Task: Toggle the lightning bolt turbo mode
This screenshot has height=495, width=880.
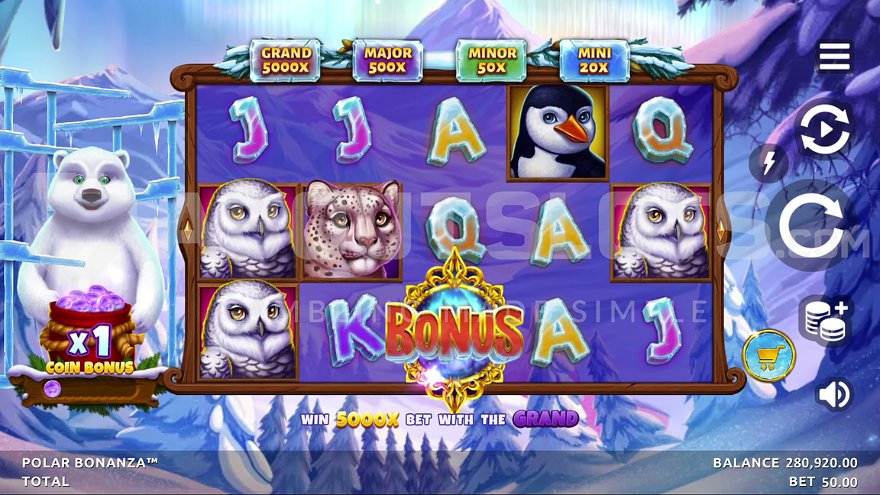Action: (768, 163)
